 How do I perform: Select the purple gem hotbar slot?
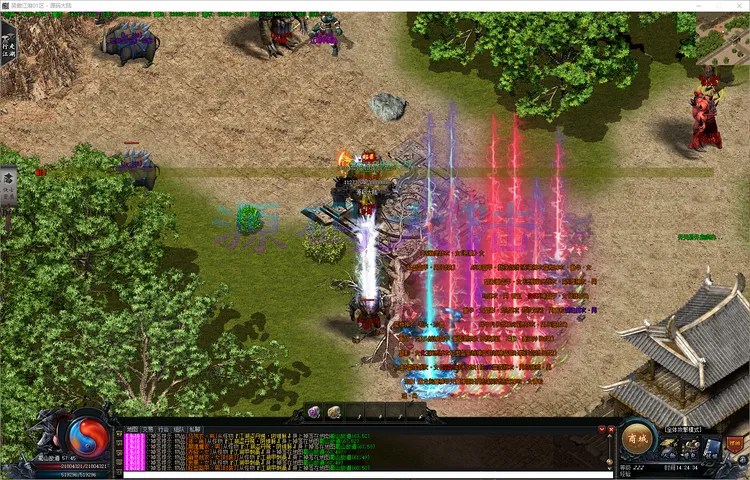313,412
